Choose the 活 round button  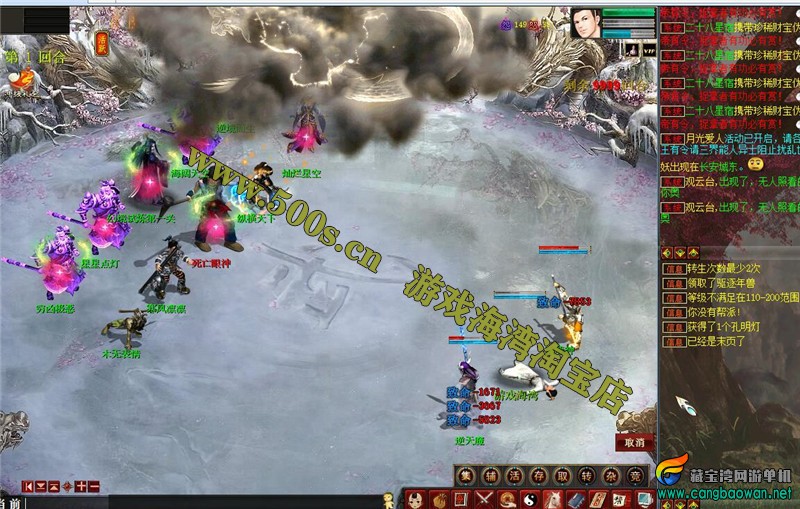pos(514,475)
